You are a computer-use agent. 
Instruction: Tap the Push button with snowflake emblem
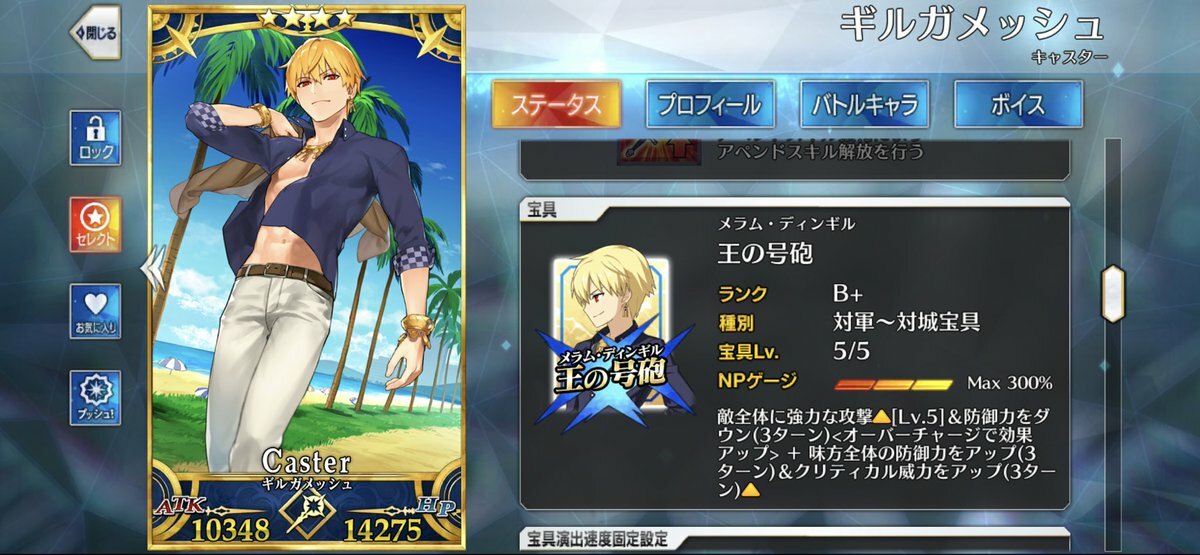pyautogui.click(x=95, y=397)
